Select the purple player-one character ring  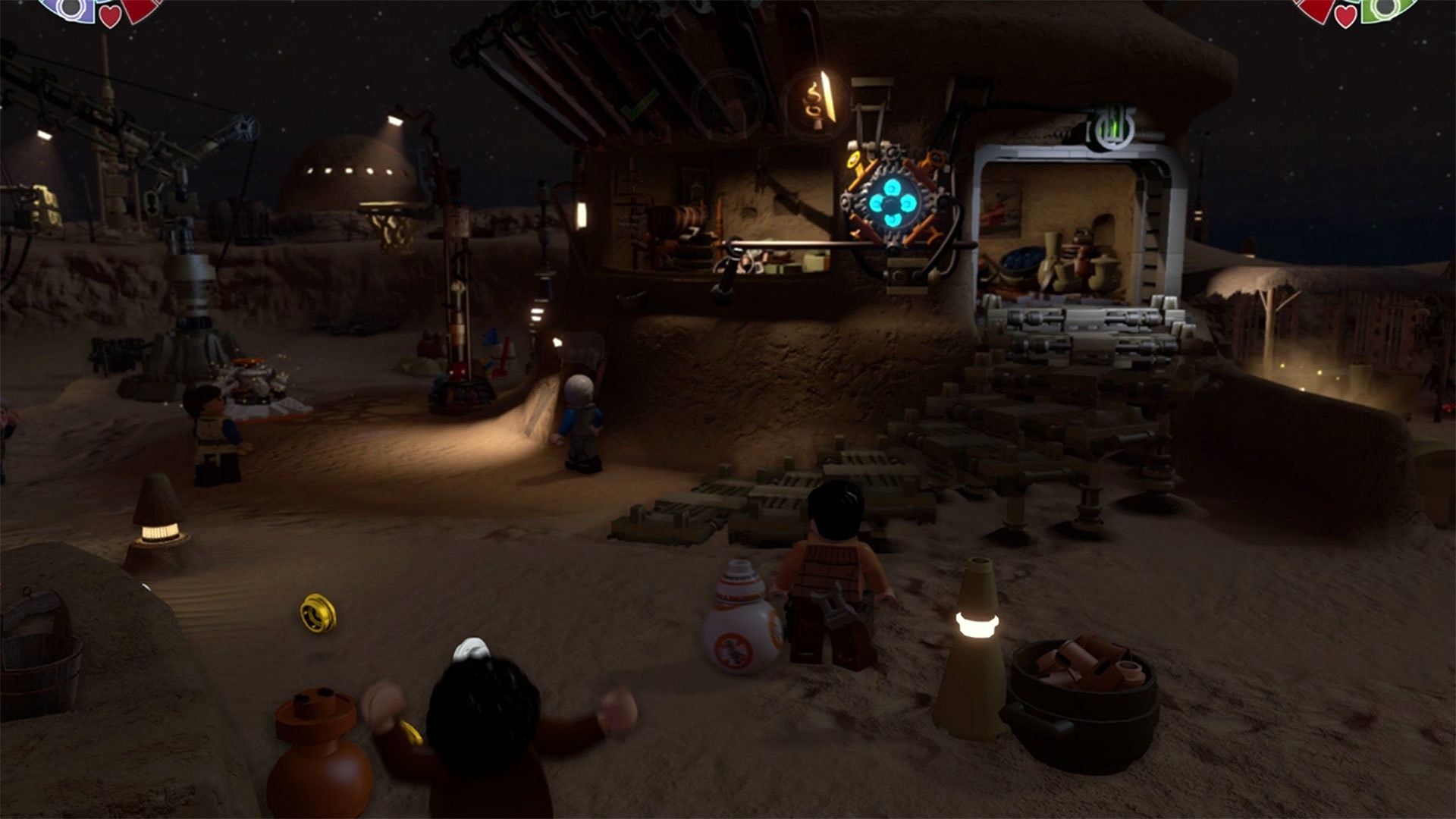pyautogui.click(x=70, y=8)
